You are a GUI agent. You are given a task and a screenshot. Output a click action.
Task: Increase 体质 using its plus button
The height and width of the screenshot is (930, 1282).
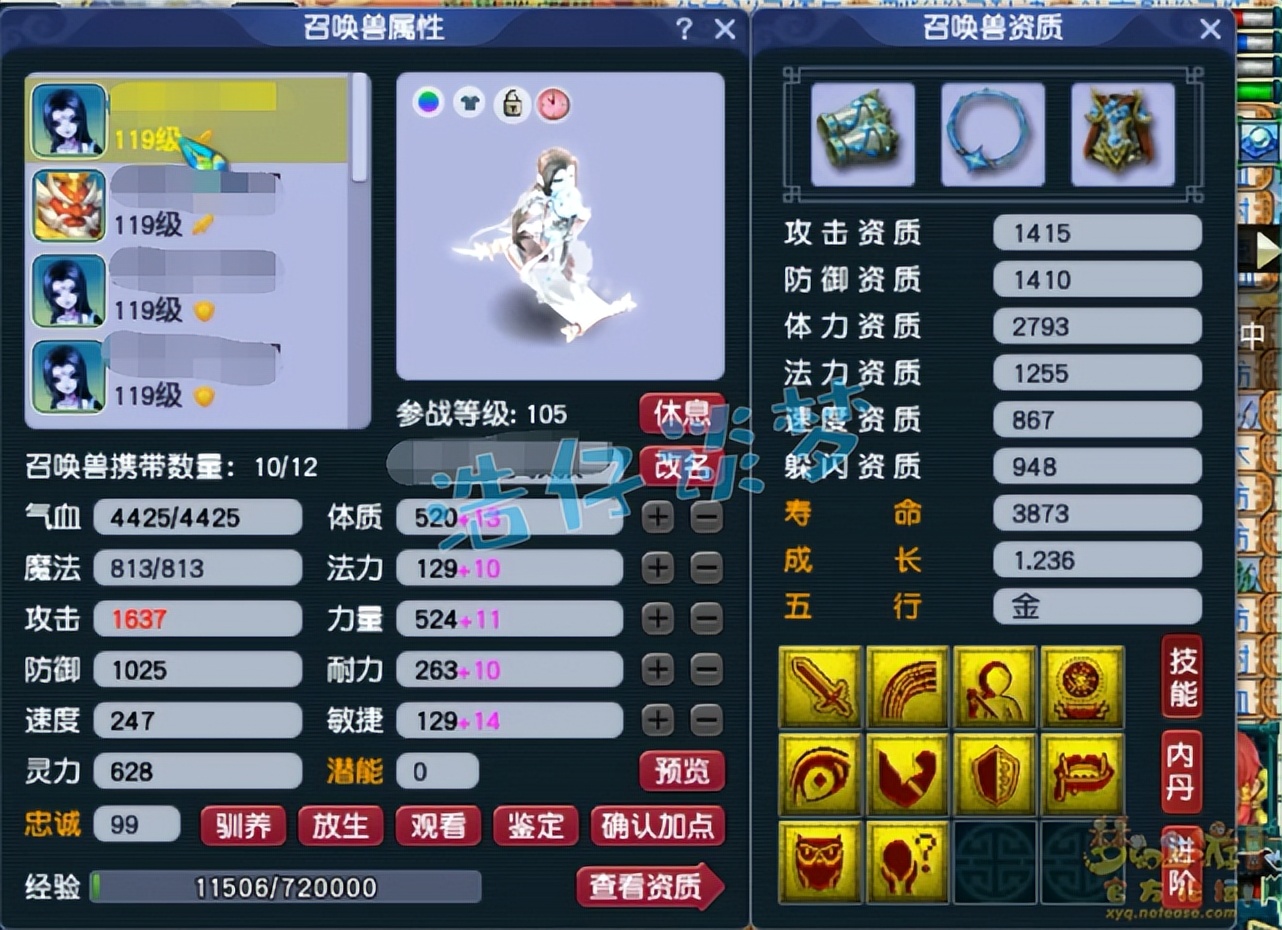click(x=657, y=517)
